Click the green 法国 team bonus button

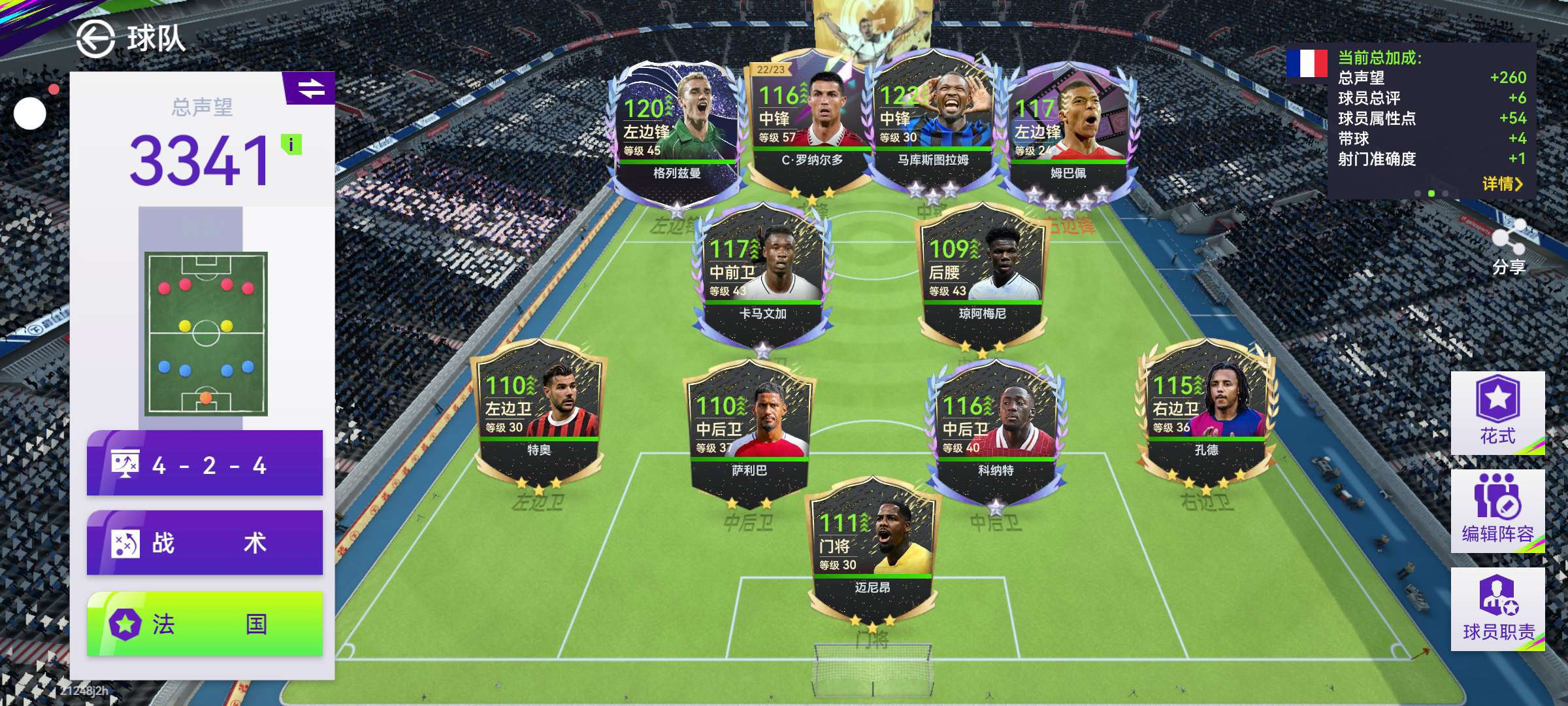tap(204, 624)
